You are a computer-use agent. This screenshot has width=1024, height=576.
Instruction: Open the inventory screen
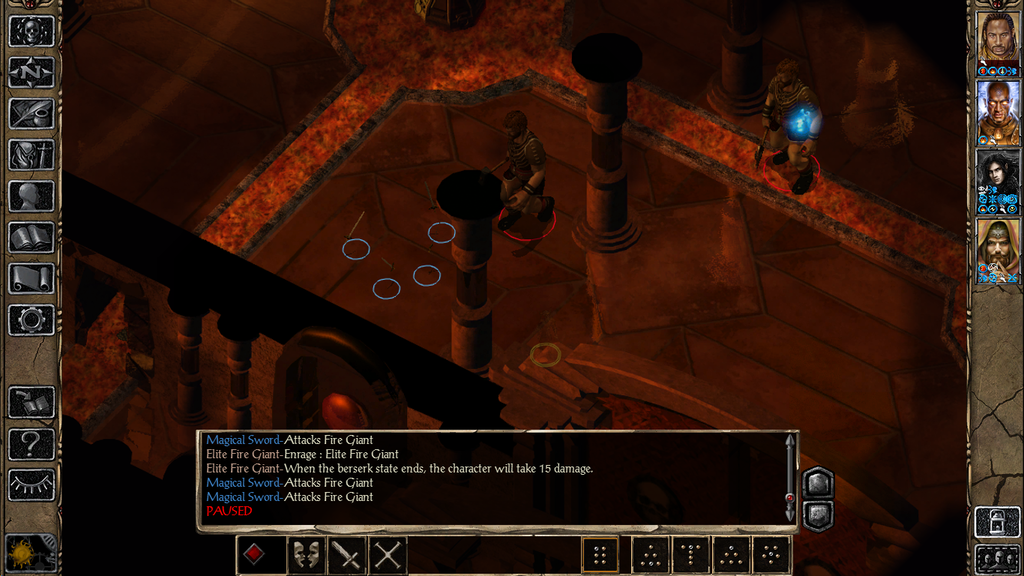click(x=31, y=155)
